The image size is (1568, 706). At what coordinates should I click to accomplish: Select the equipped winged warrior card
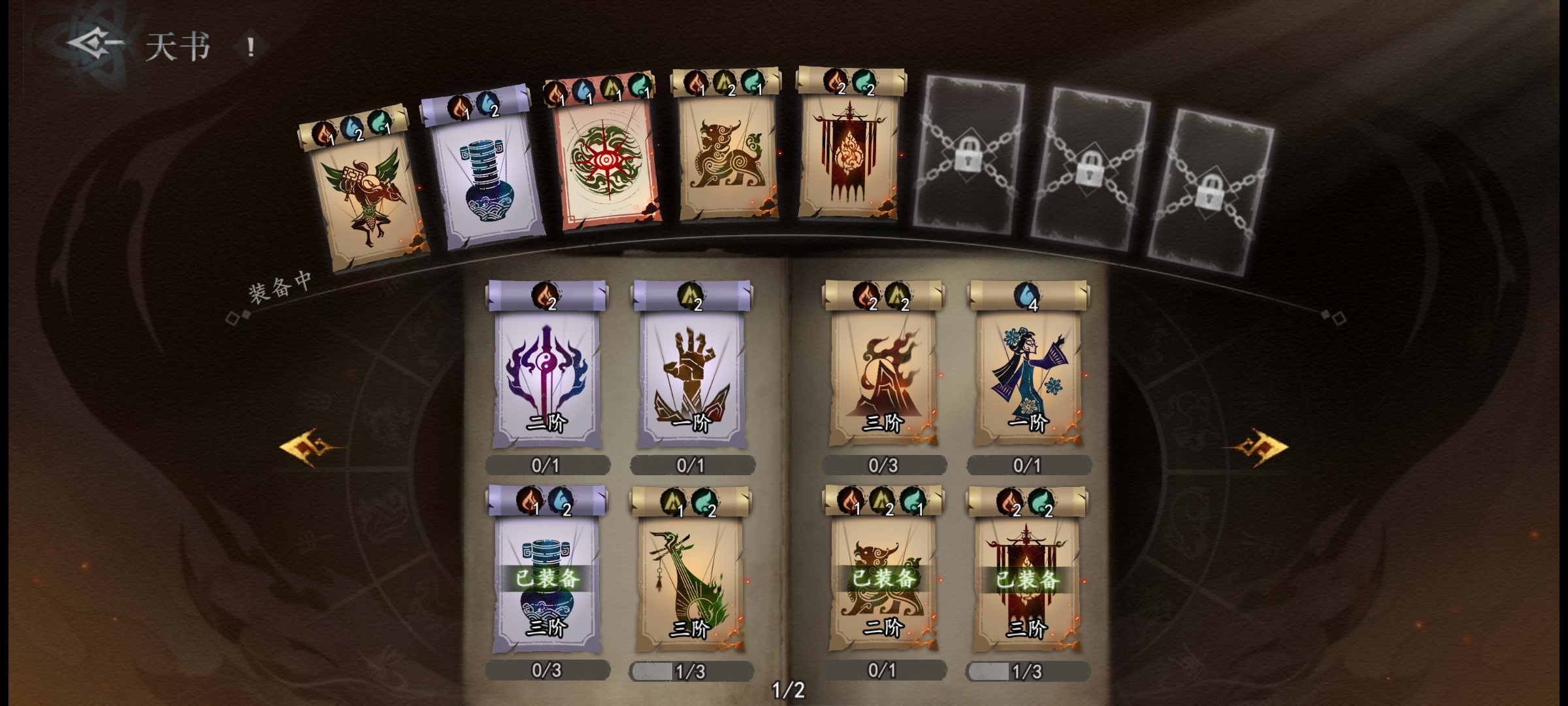(x=365, y=196)
